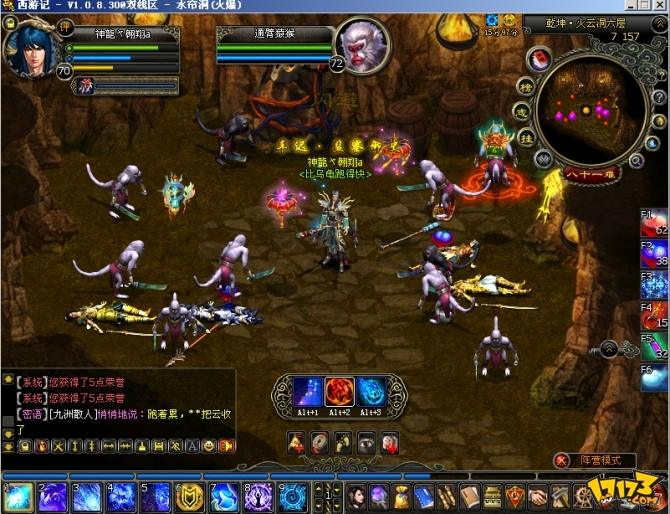Image resolution: width=670 pixels, height=514 pixels.
Task: Close the game window
Action: 658,7
